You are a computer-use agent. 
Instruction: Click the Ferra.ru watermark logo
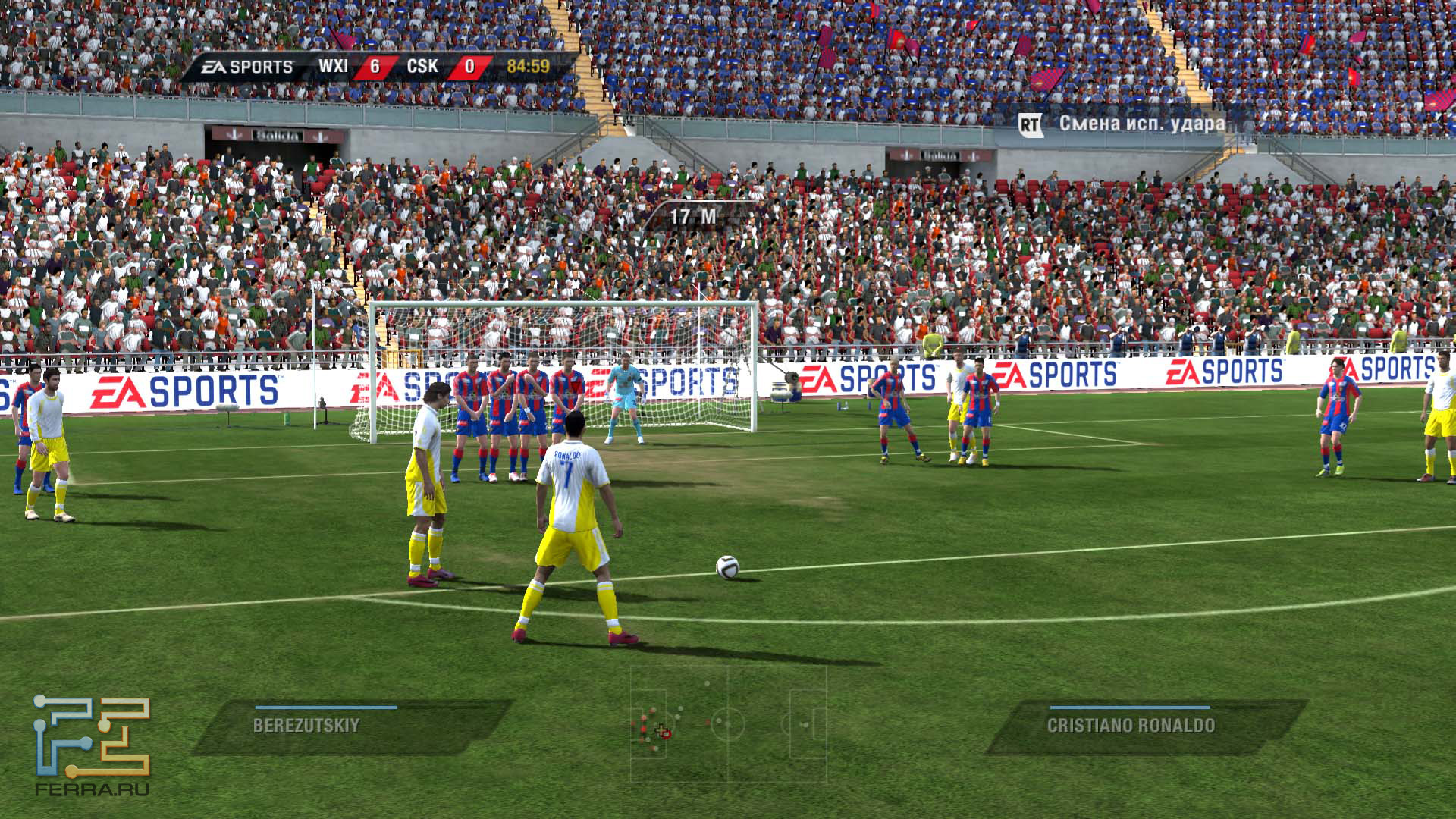pos(92,745)
